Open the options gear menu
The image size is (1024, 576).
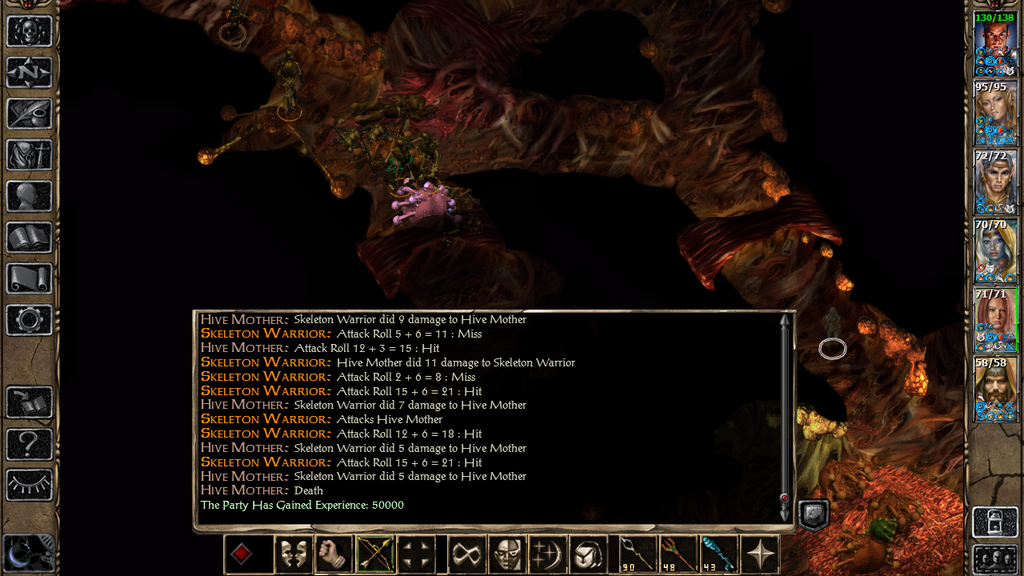coord(29,320)
